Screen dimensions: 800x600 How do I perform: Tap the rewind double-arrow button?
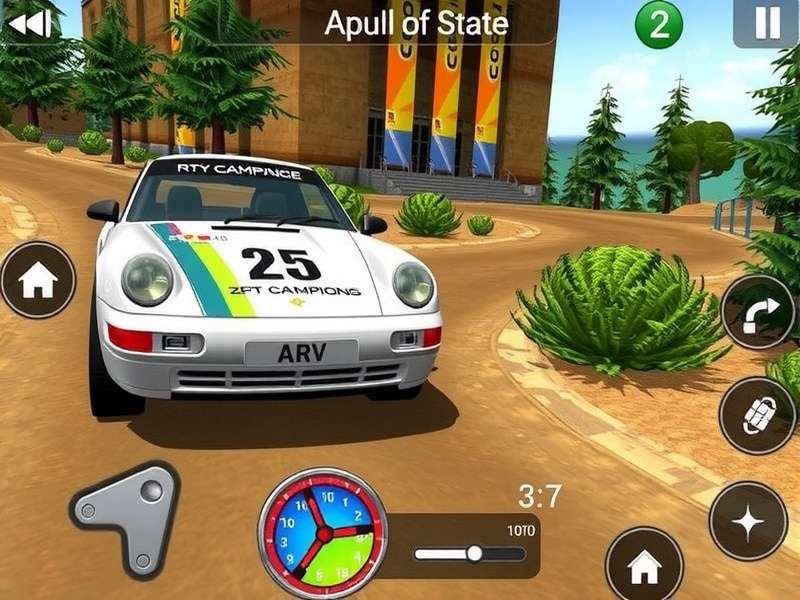29,22
